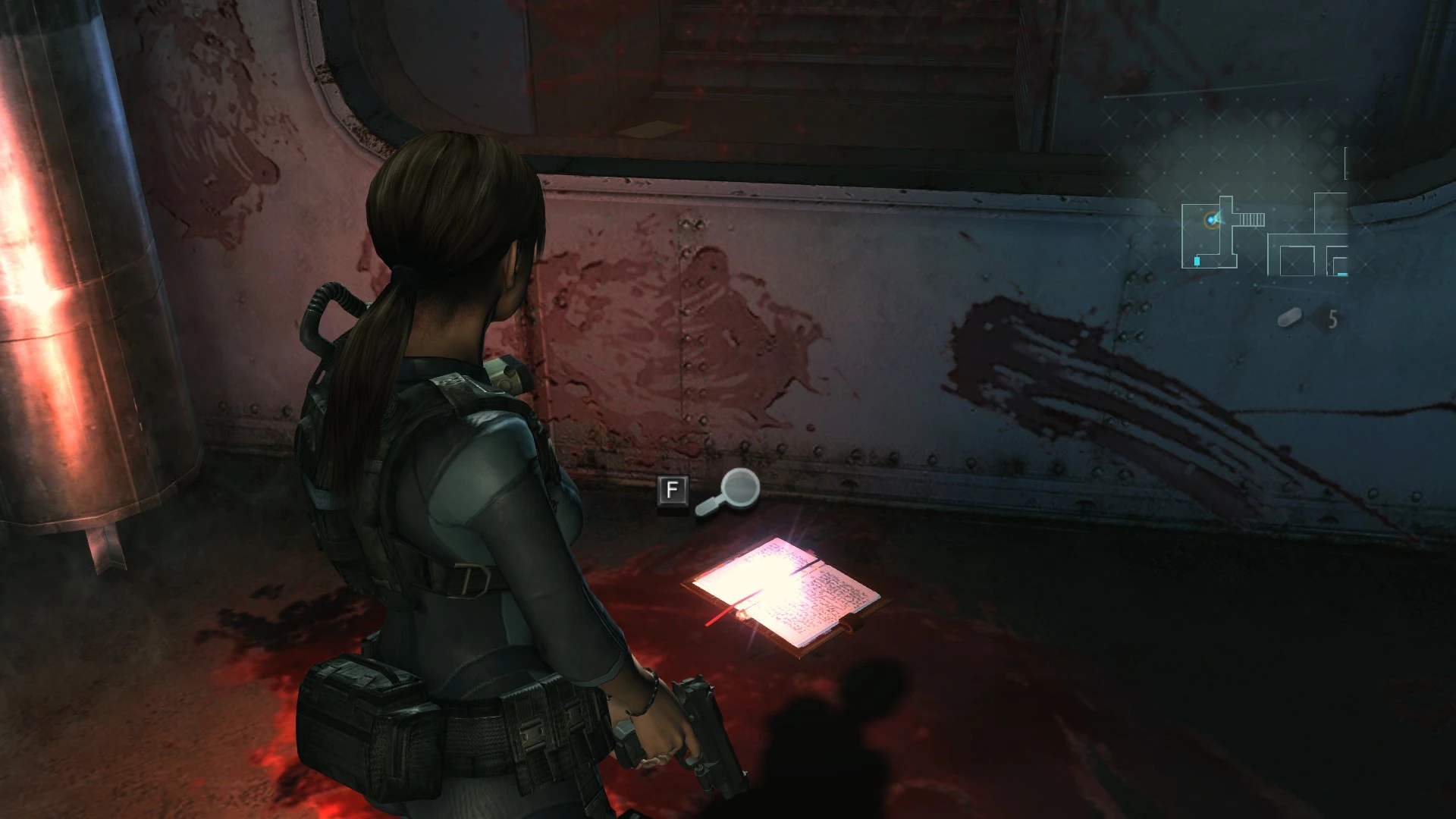Click the highlighted doorway marker in the lower minimap room
Screen dimensions: 1456x819
pos(1341,274)
